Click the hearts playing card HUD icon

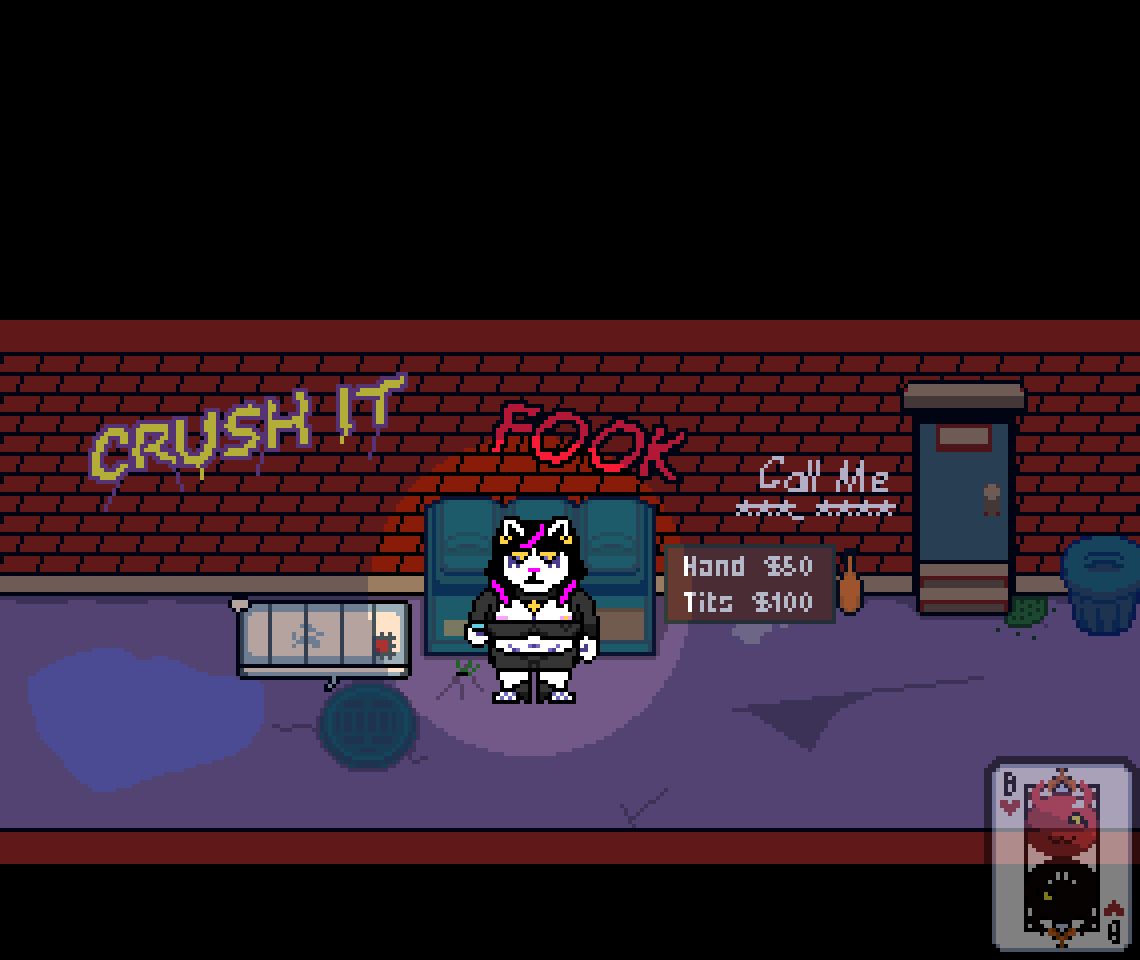click(1061, 855)
